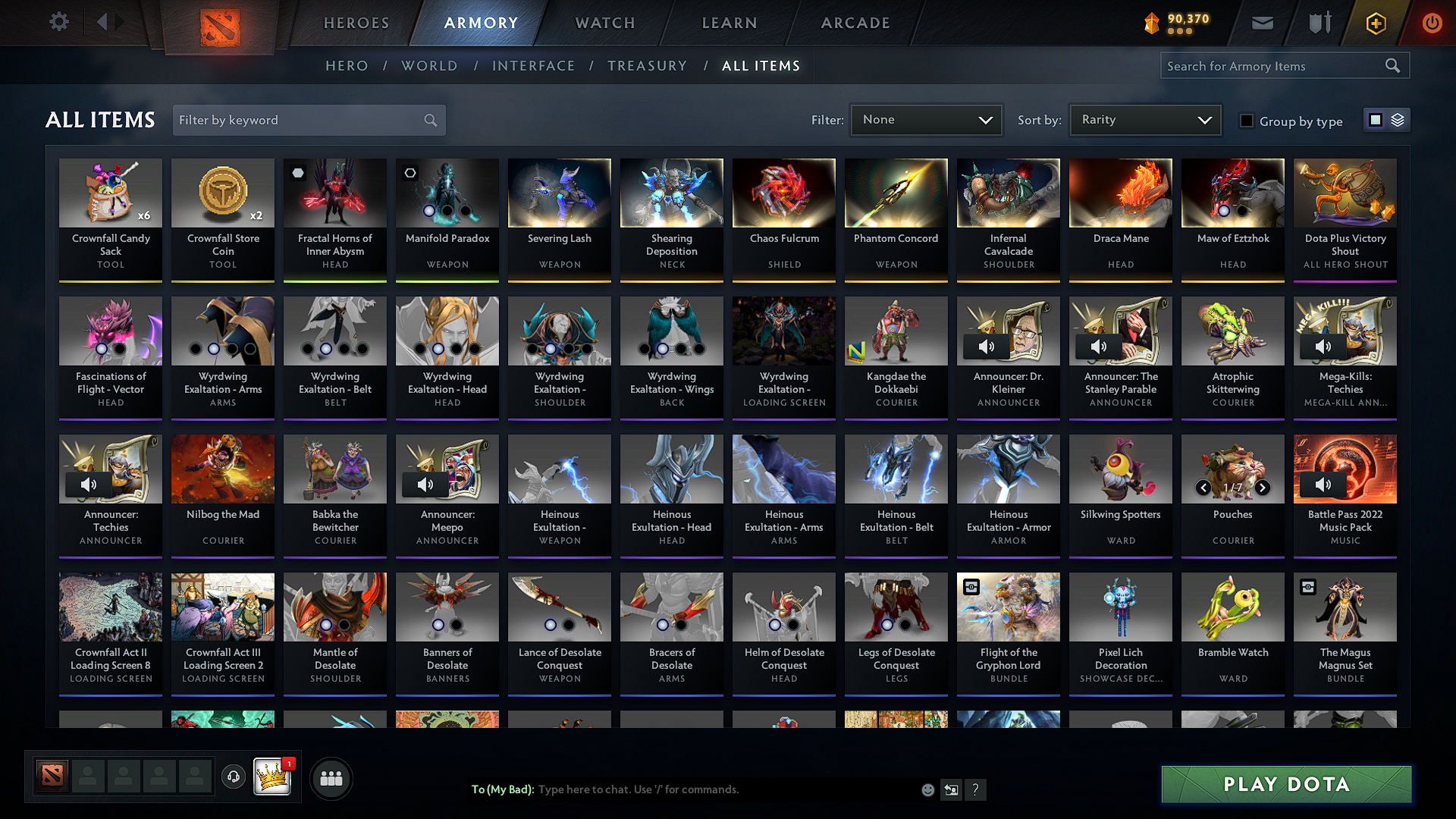Click the crown notification icon with badge

(x=273, y=775)
